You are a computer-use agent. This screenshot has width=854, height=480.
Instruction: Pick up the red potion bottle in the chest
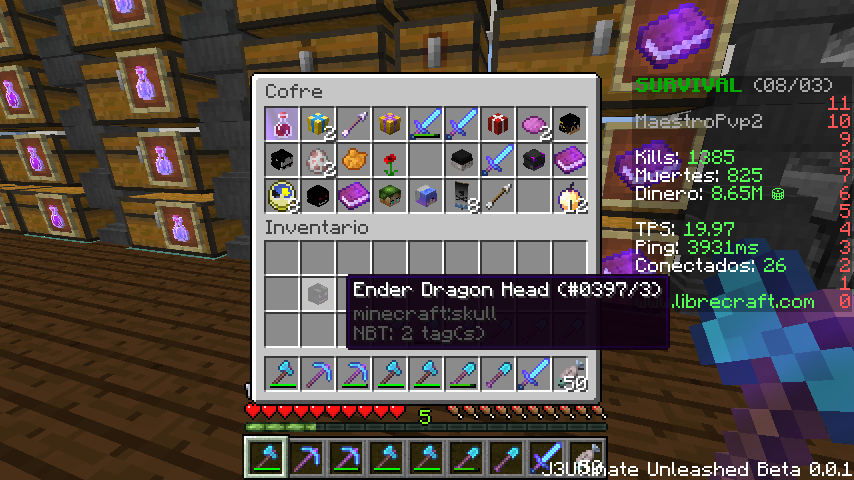coord(283,124)
